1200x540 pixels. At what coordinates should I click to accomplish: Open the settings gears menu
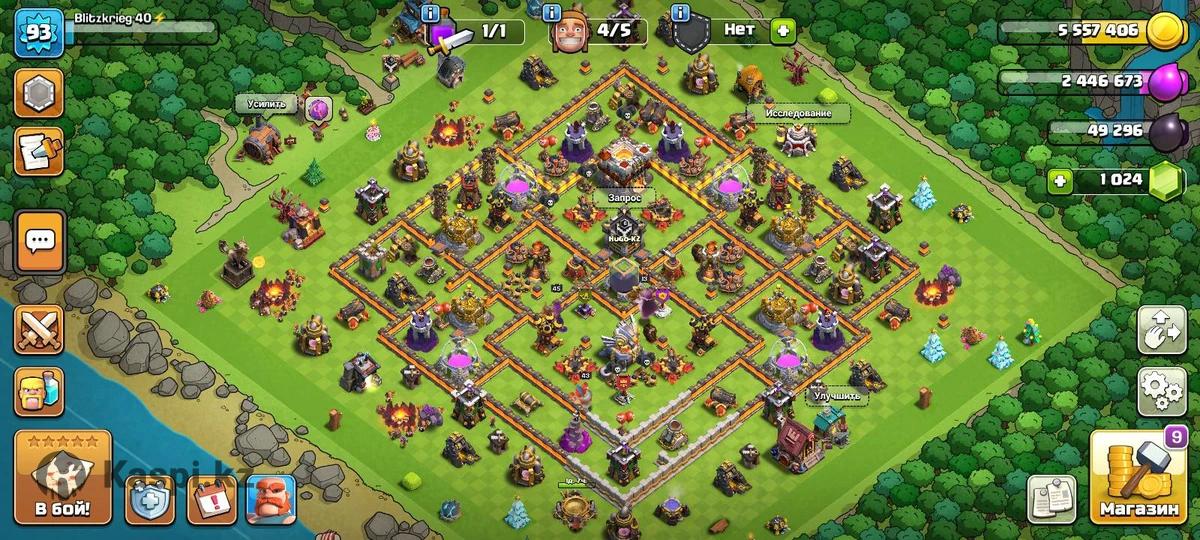point(1161,391)
